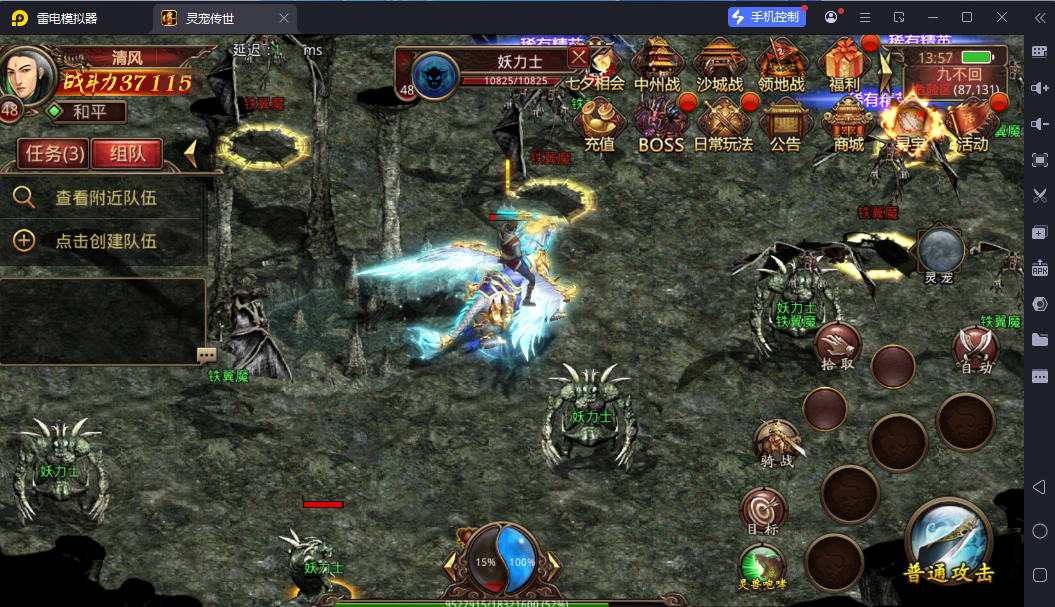The width and height of the screenshot is (1055, 607).
Task: Open the 日常玩法 daily activities icon
Action: tap(723, 127)
